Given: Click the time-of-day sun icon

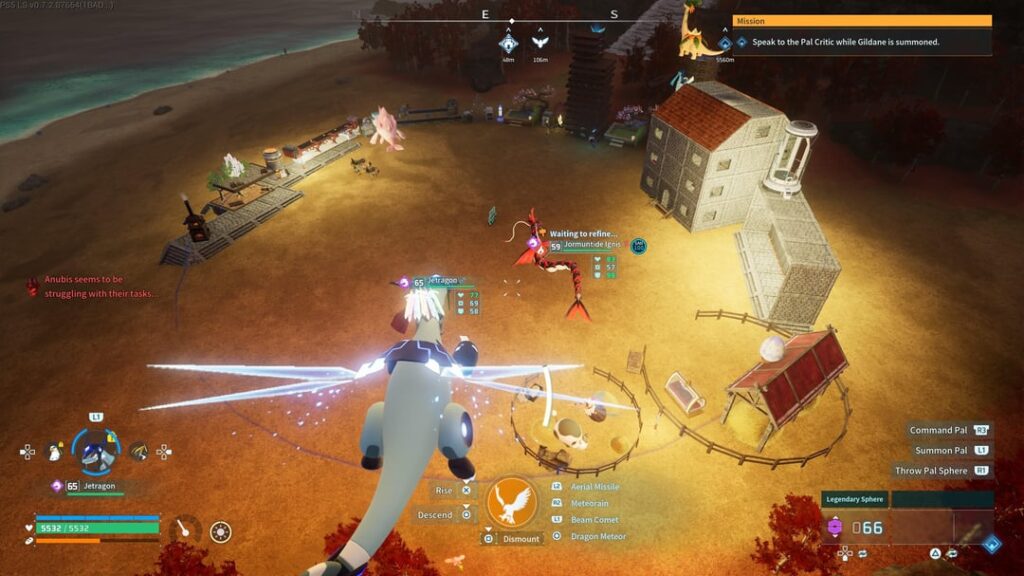Looking at the screenshot, I should (221, 532).
